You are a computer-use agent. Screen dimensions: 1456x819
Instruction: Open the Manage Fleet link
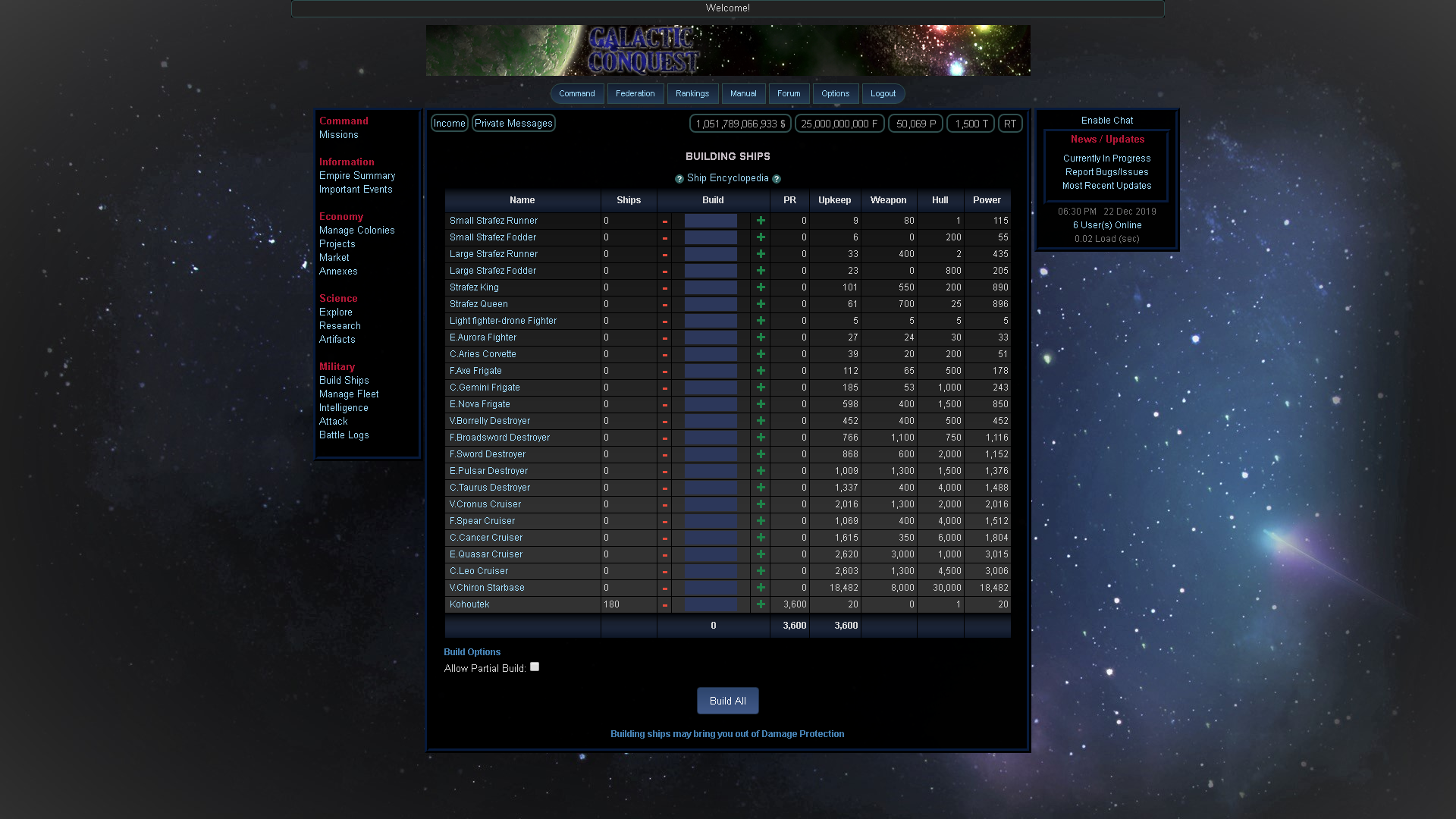(348, 394)
